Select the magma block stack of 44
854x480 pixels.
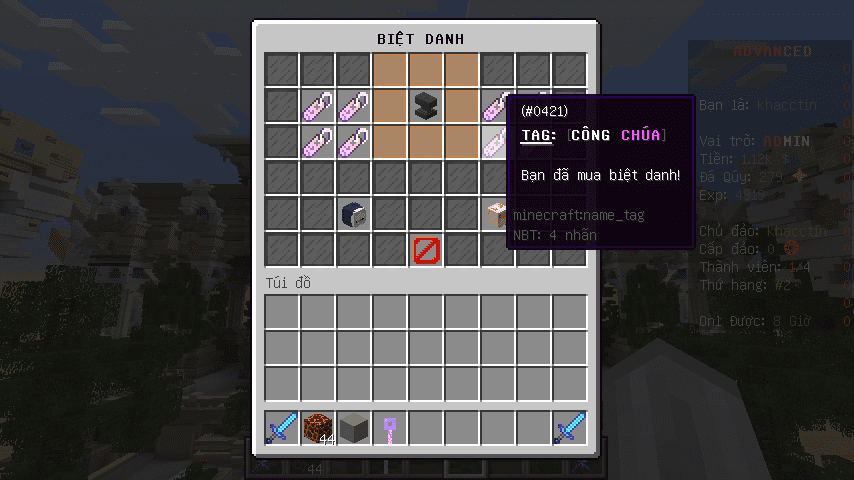[319, 428]
